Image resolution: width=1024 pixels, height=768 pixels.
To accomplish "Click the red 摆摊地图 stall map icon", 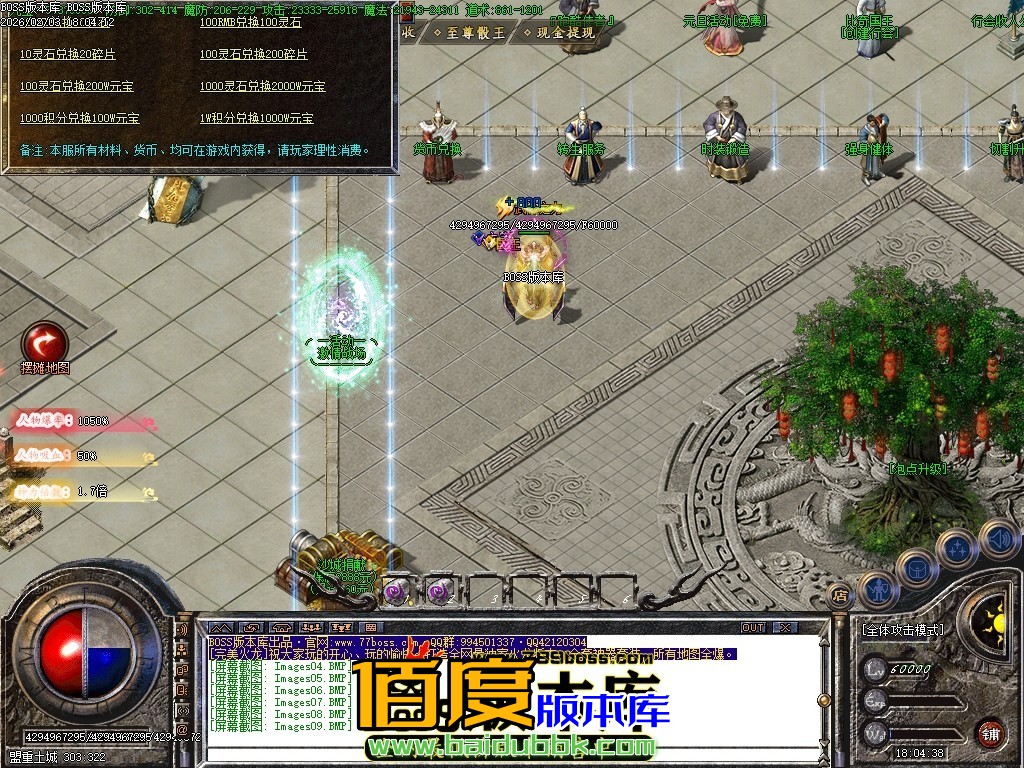I will [45, 342].
